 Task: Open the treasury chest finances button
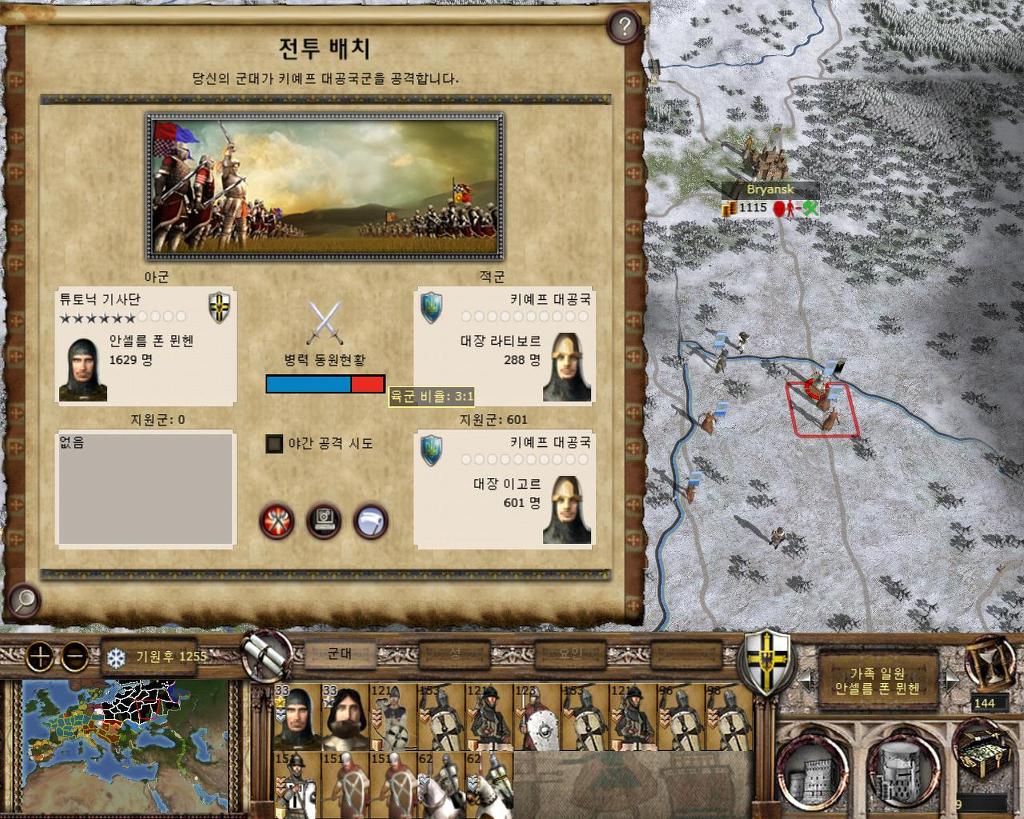[x=982, y=748]
